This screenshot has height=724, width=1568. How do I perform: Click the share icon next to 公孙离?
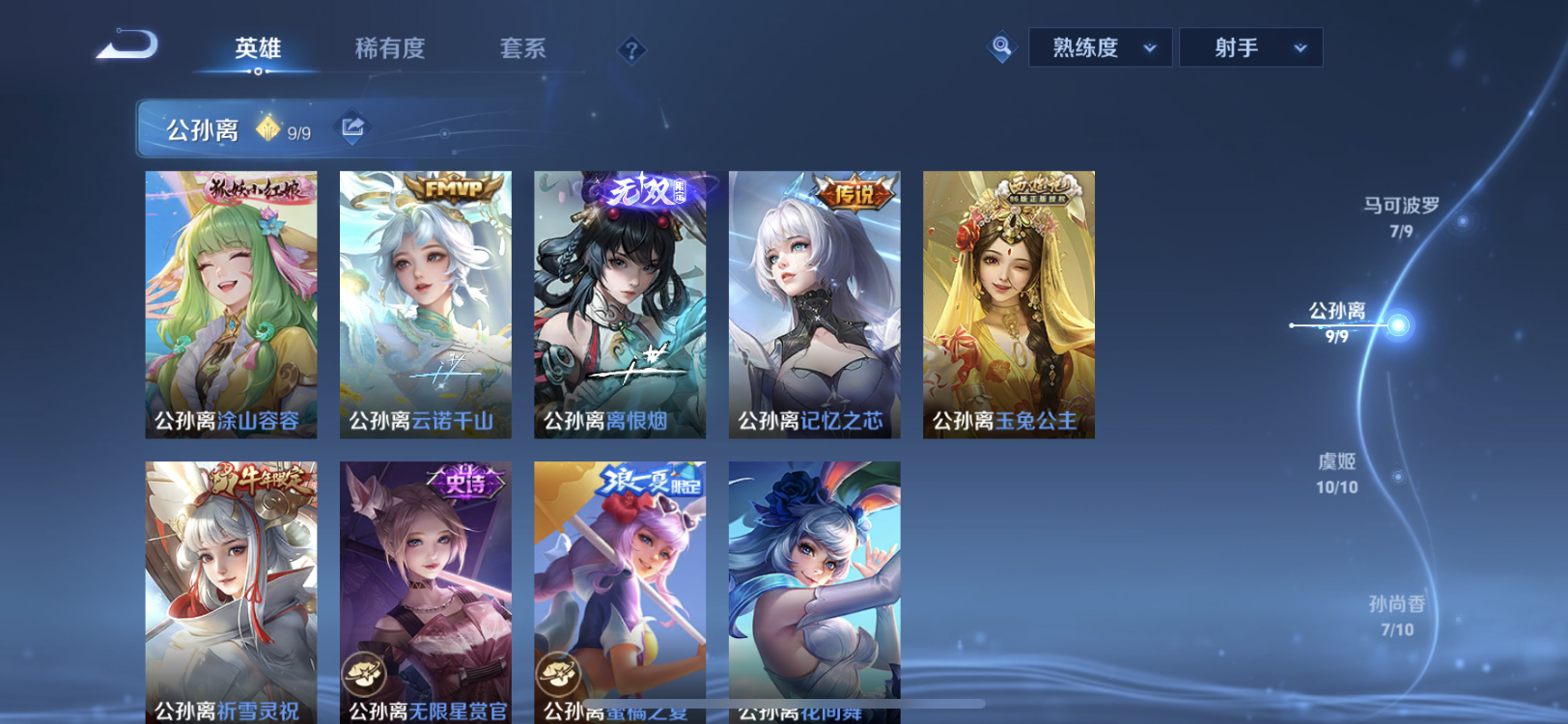(351, 126)
